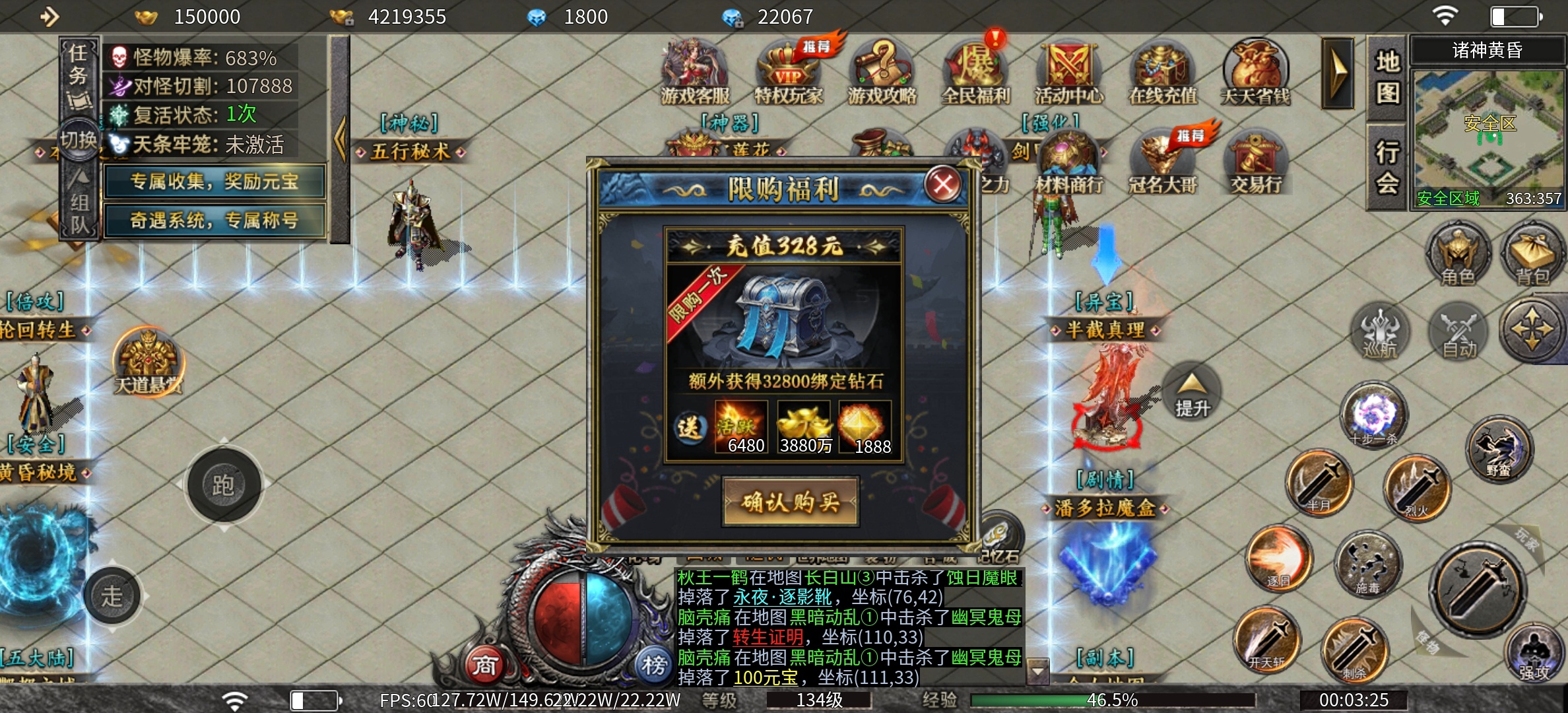1568x713 pixels.
Task: Open 游戏攻略 game guide
Action: pos(882,72)
